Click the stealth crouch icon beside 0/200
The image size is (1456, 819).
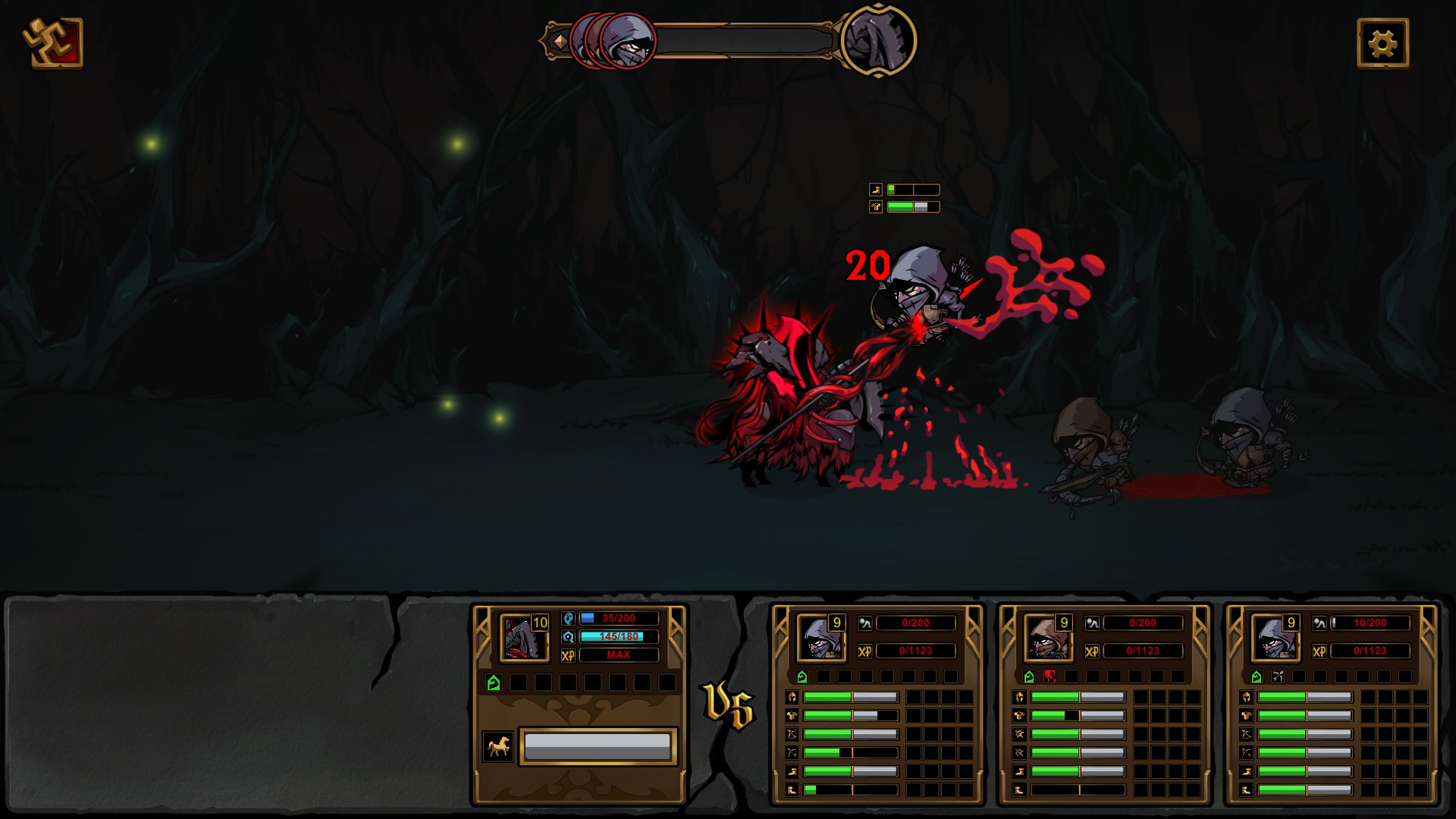pyautogui.click(x=865, y=623)
